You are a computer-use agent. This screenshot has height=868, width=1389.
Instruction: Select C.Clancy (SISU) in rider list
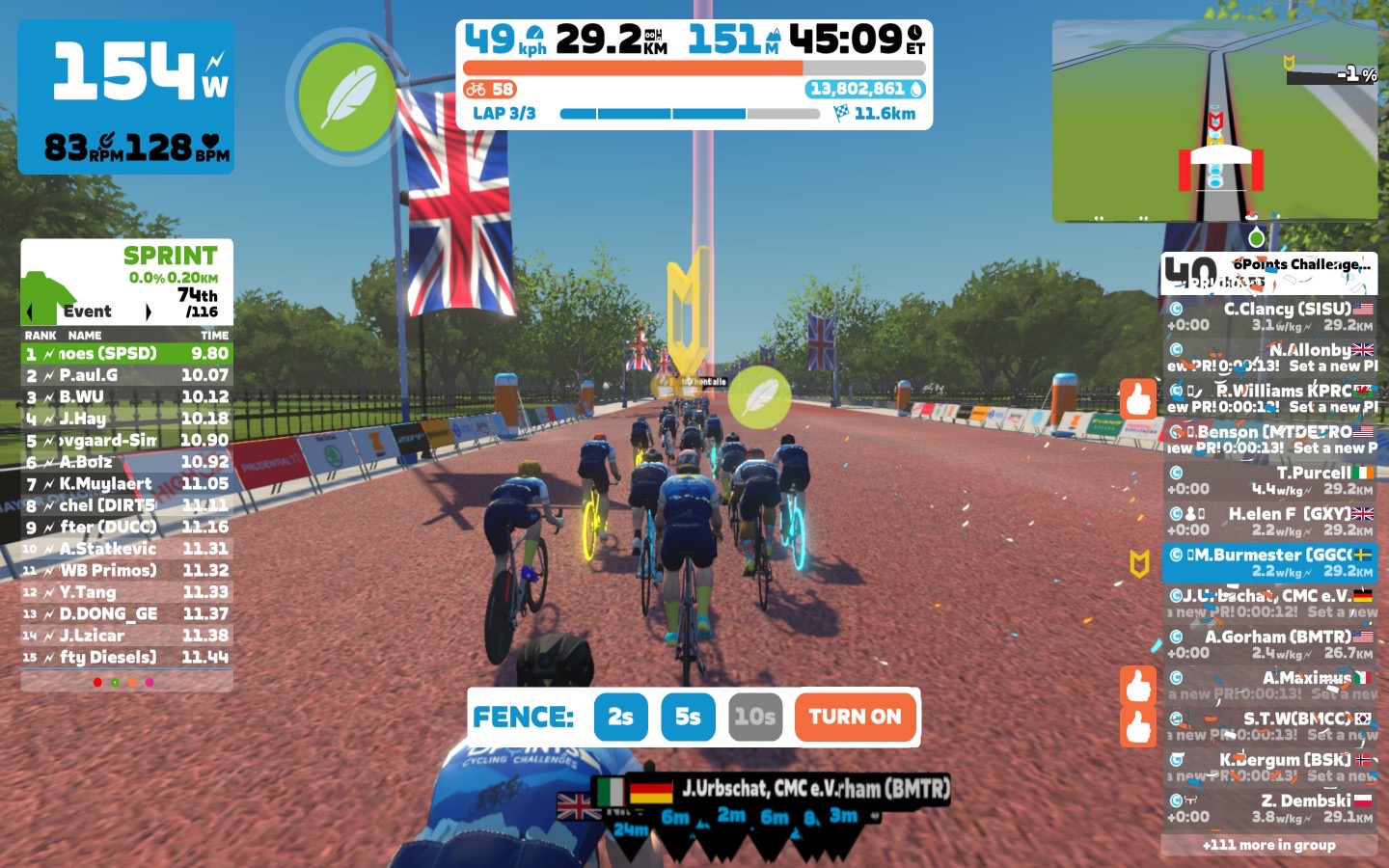(x=1269, y=316)
